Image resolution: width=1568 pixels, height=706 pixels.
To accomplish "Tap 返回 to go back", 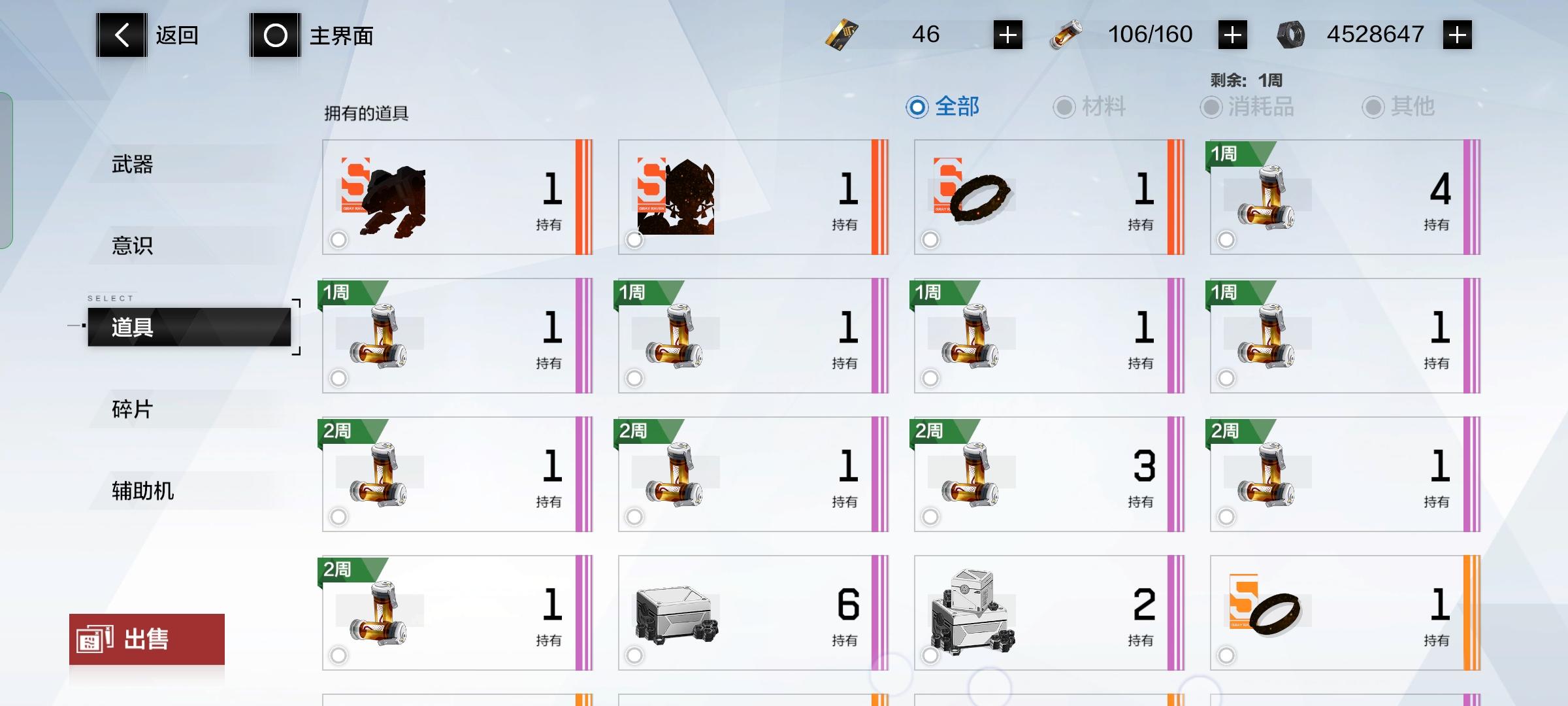I will coord(150,35).
